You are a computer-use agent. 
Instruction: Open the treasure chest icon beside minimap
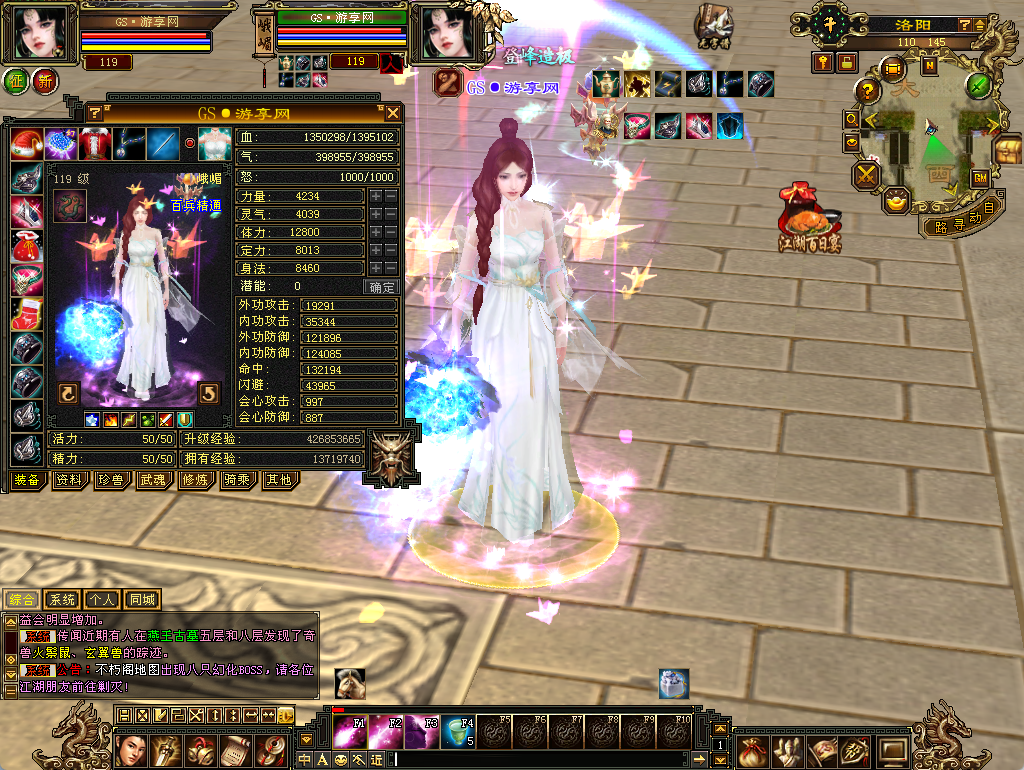[1007, 151]
